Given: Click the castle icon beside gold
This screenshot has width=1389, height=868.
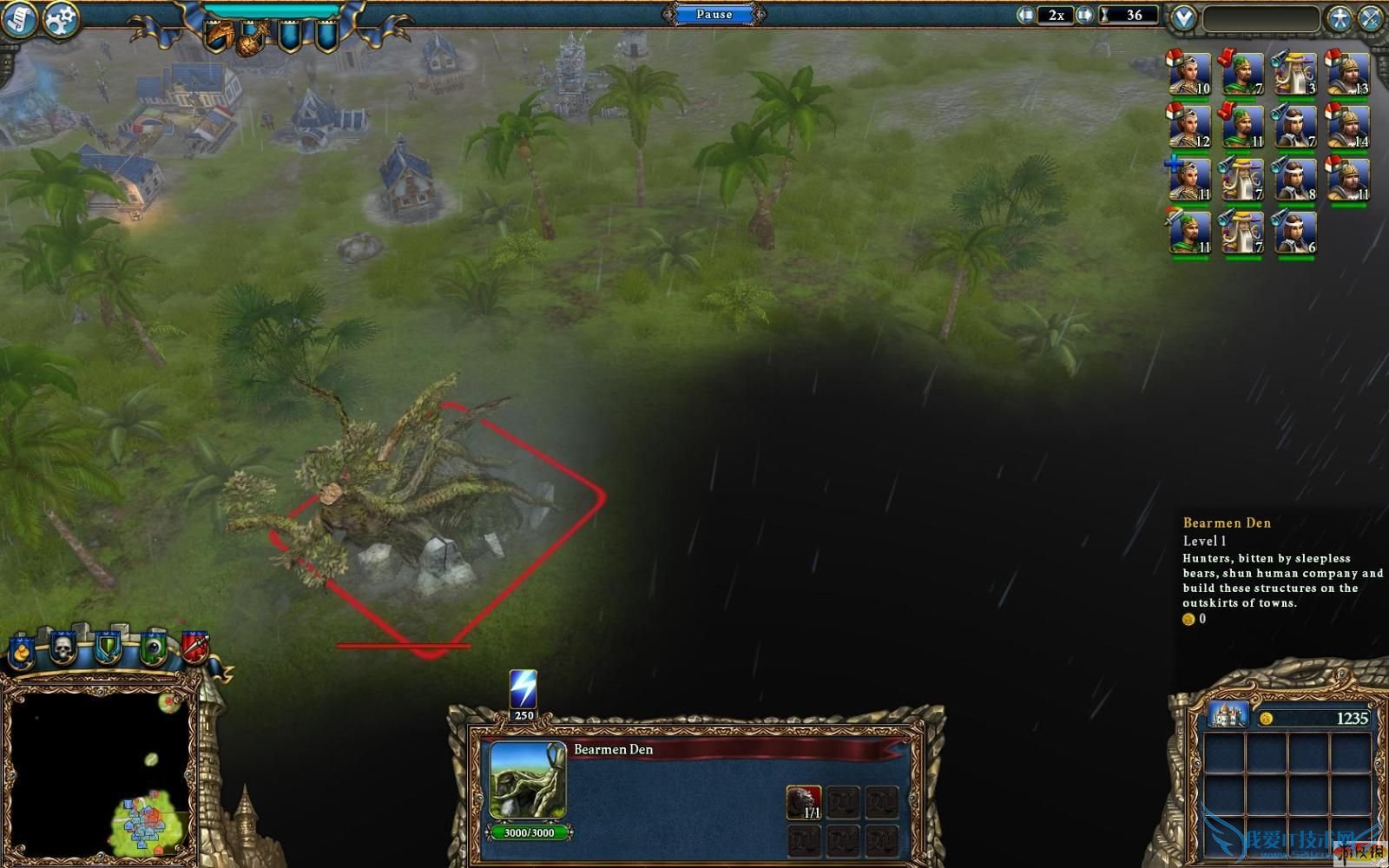Looking at the screenshot, I should (x=1228, y=715).
